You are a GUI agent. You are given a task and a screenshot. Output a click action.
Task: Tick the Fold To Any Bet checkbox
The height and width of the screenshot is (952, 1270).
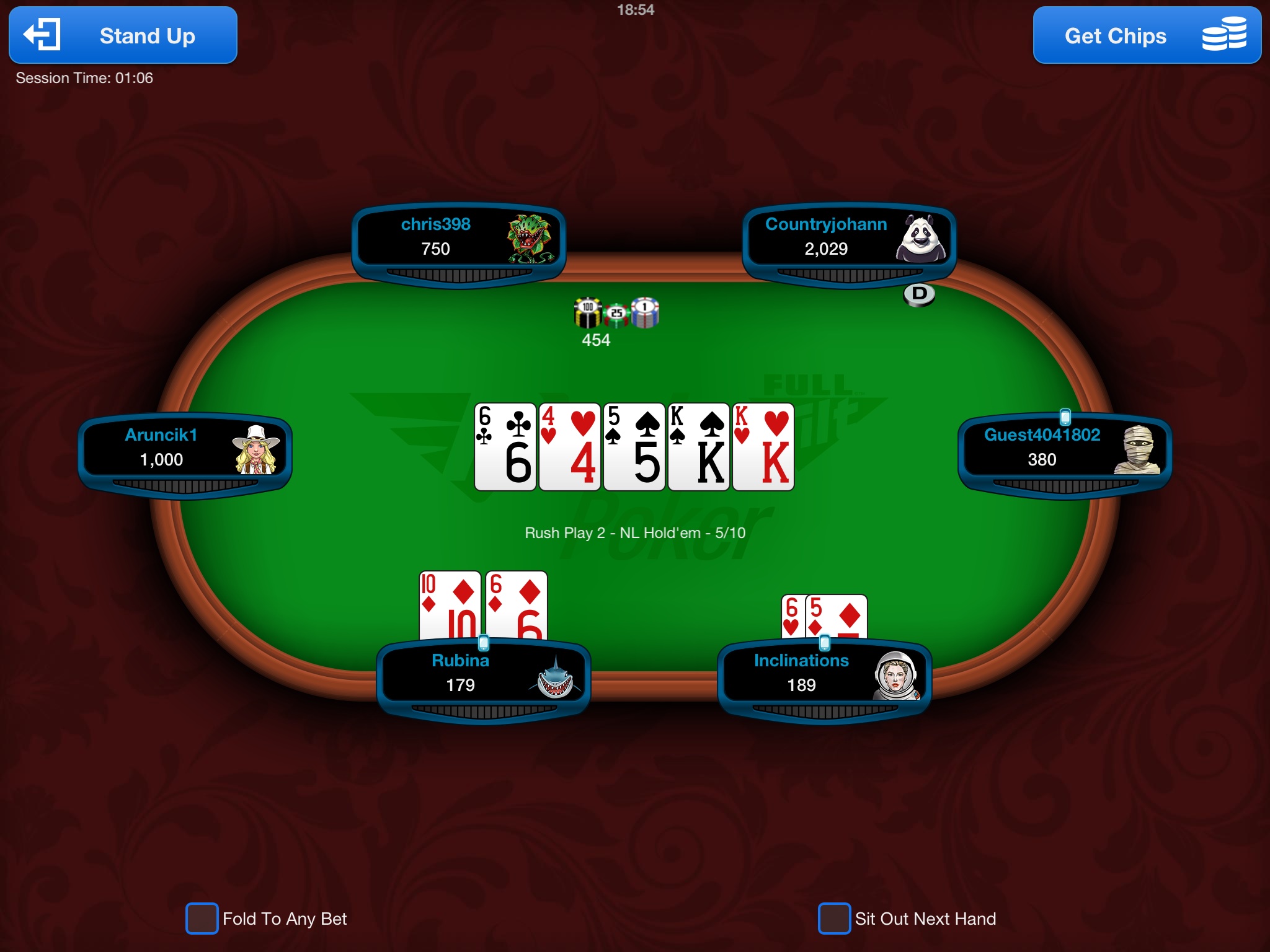click(x=202, y=918)
